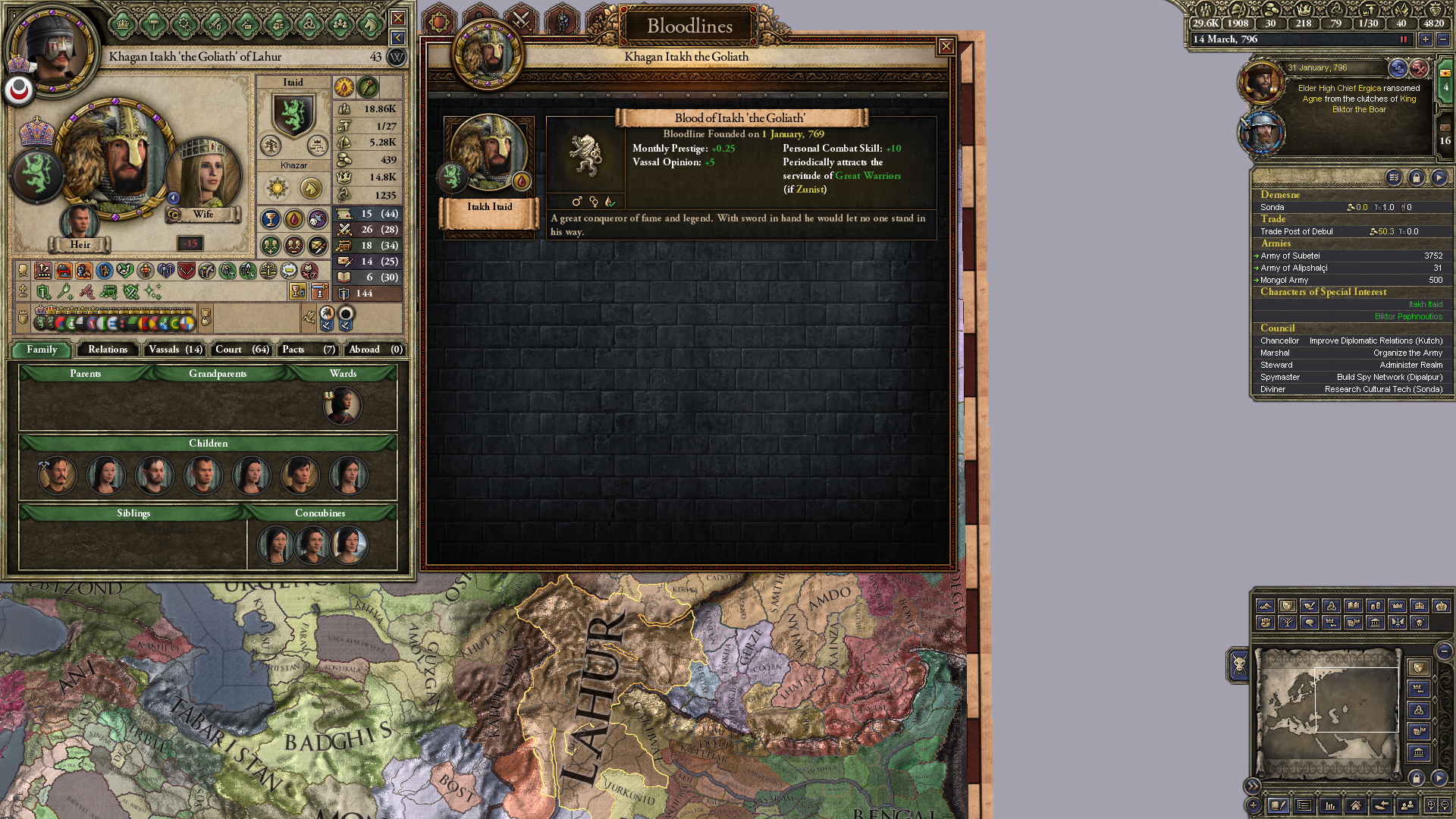This screenshot has height=819, width=1456.
Task: Close the character panel
Action: tap(397, 18)
